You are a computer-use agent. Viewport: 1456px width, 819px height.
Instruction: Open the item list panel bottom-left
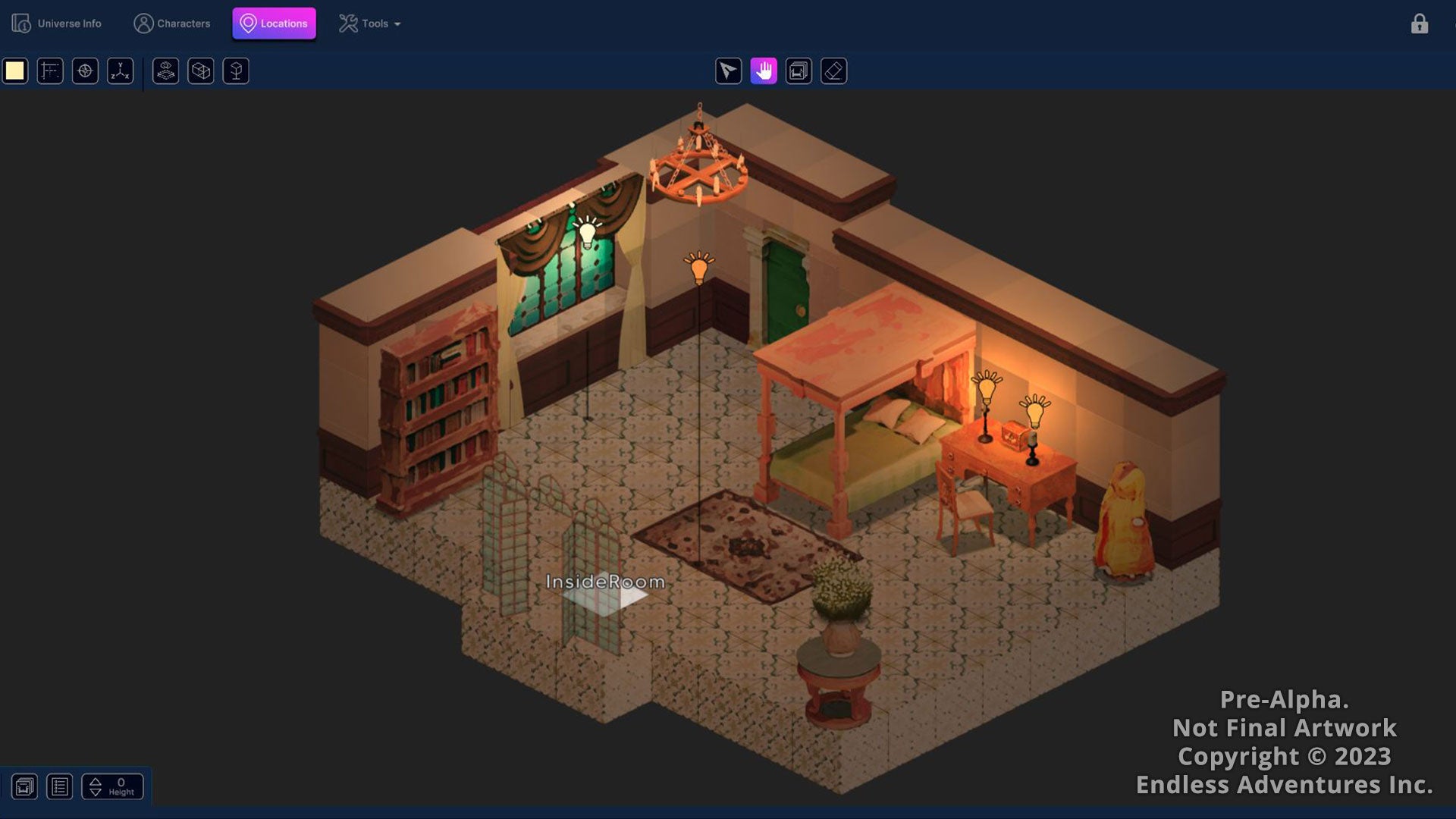[60, 786]
